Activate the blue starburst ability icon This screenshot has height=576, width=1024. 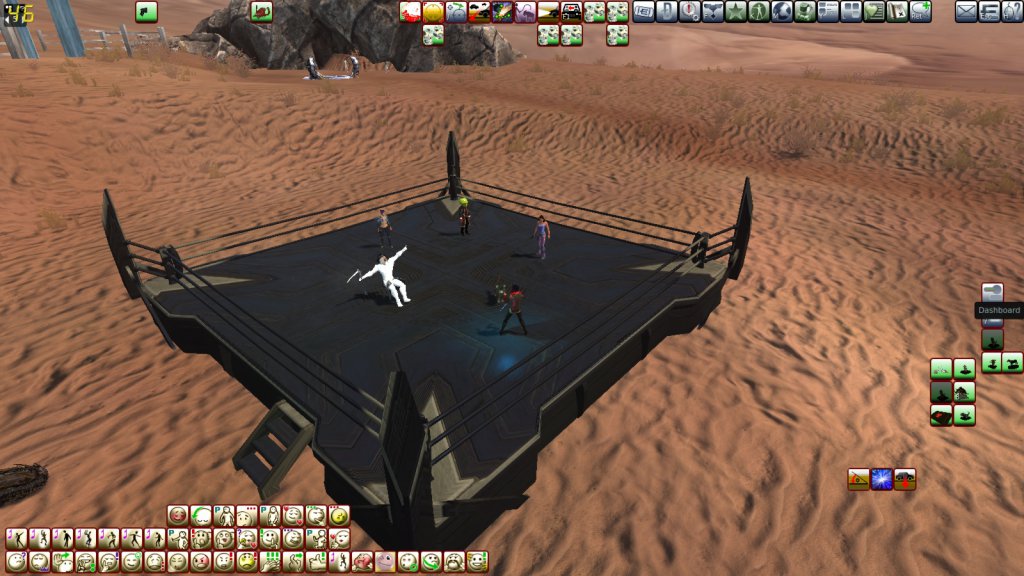[881, 479]
